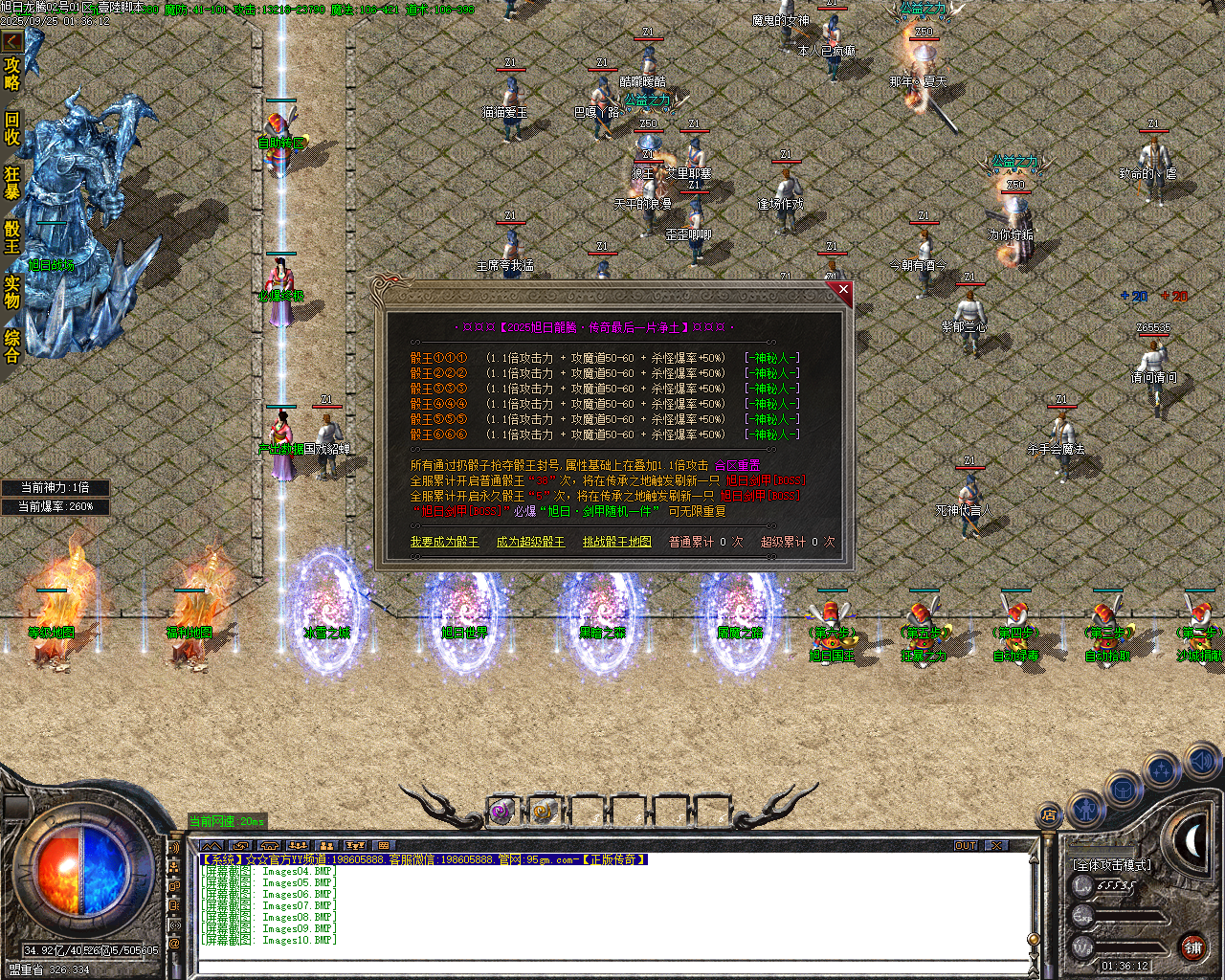Open the backpack via the bag icon

coord(1123,789)
